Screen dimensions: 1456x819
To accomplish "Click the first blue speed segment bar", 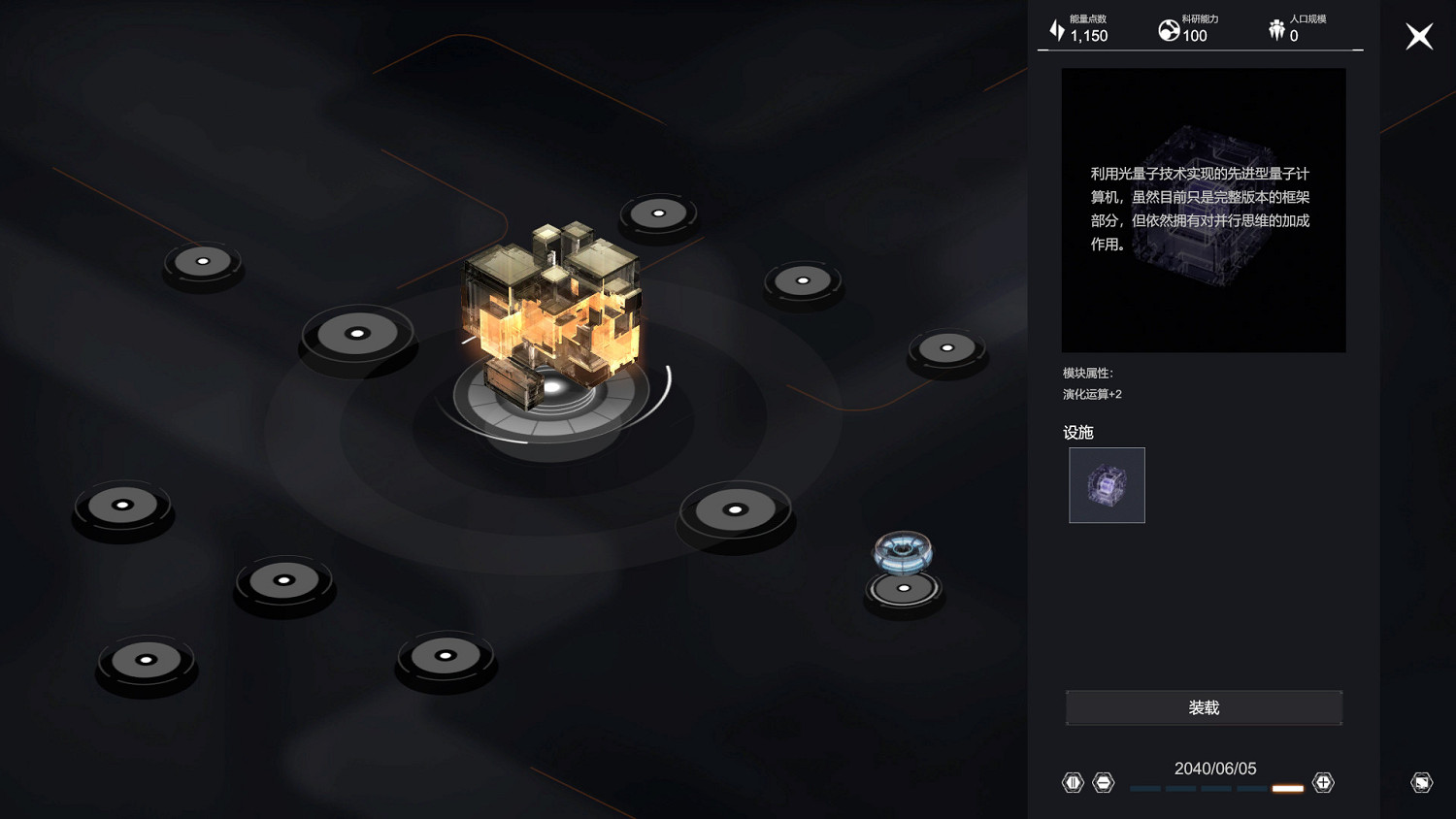I will (1143, 789).
